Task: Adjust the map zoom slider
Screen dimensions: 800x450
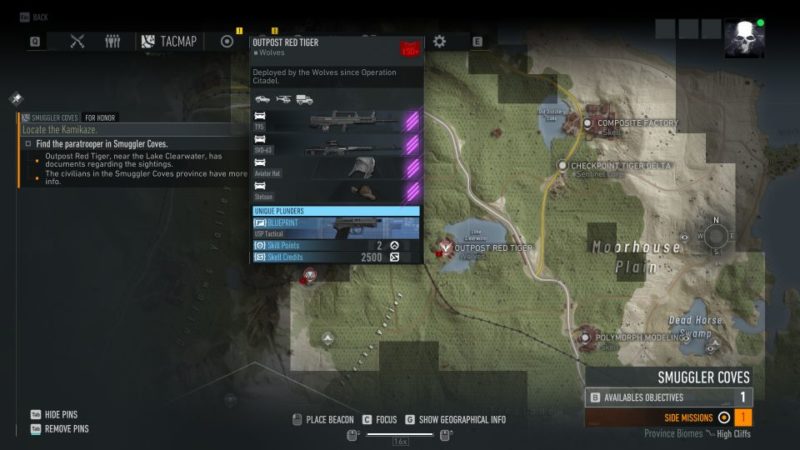Action: point(399,434)
